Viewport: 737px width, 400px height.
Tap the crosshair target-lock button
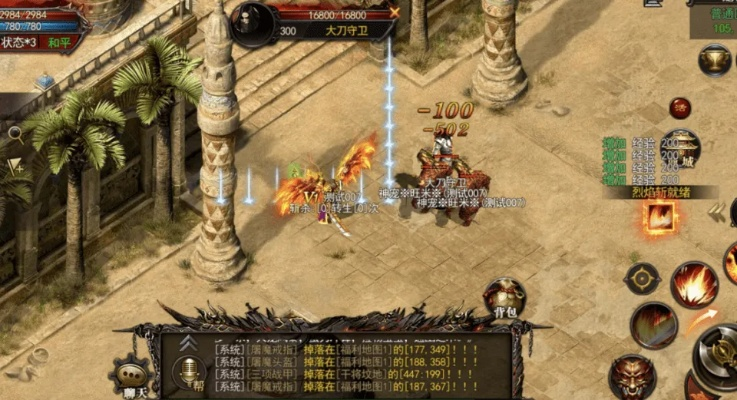pos(641,278)
